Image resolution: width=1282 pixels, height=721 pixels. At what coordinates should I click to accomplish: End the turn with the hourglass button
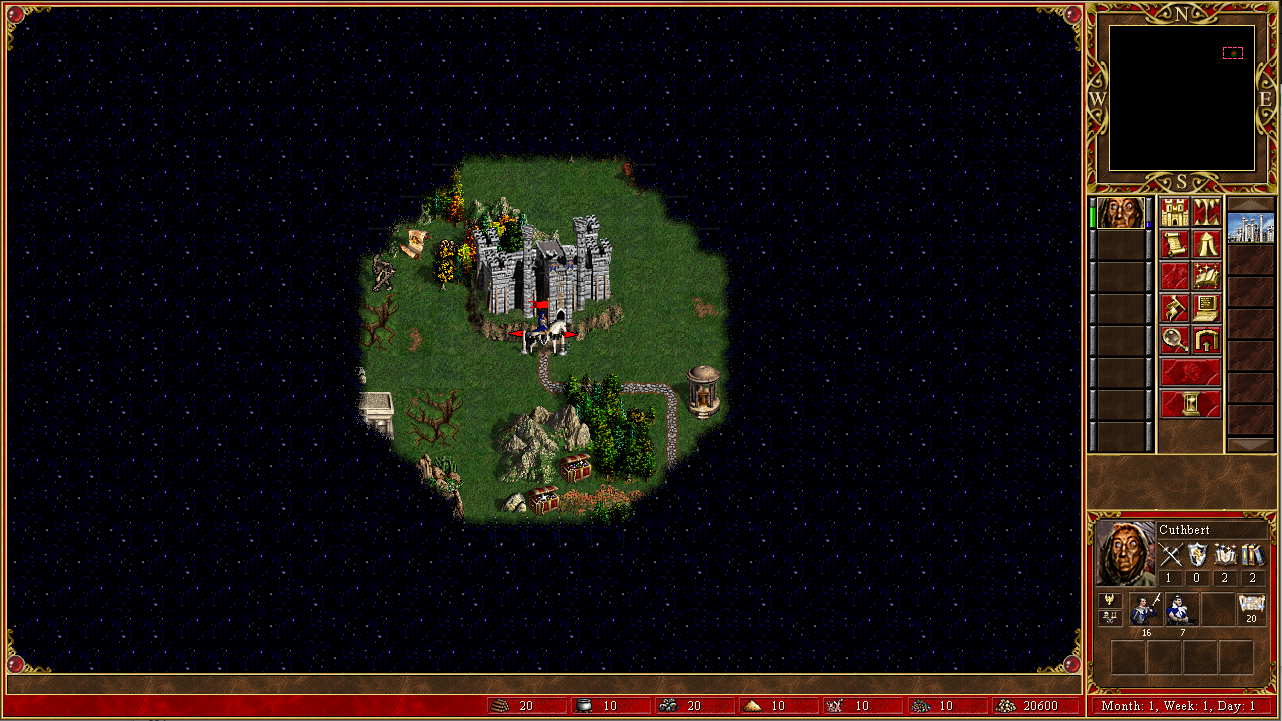click(1190, 404)
